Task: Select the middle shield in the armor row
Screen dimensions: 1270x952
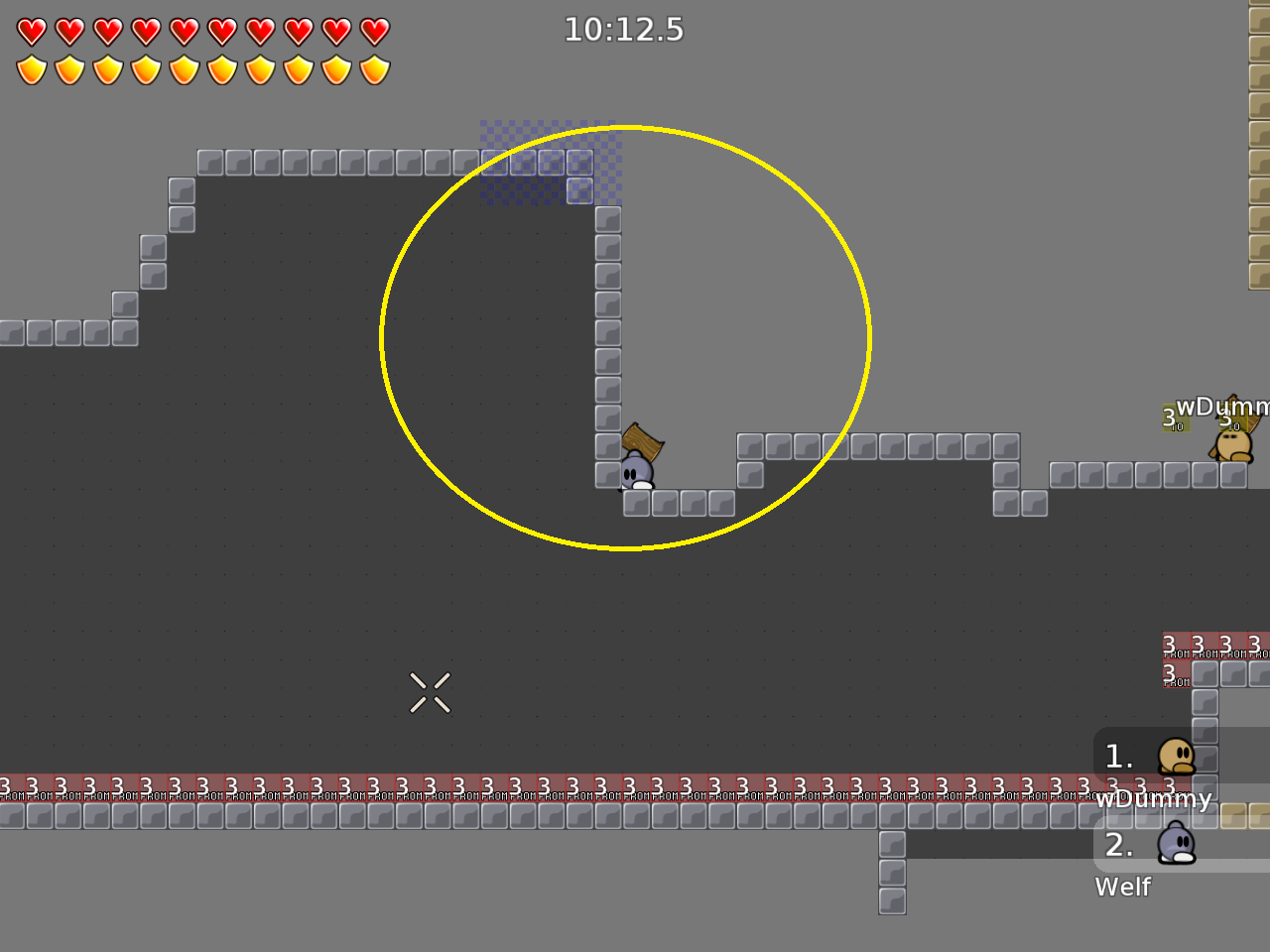Action: tap(185, 67)
